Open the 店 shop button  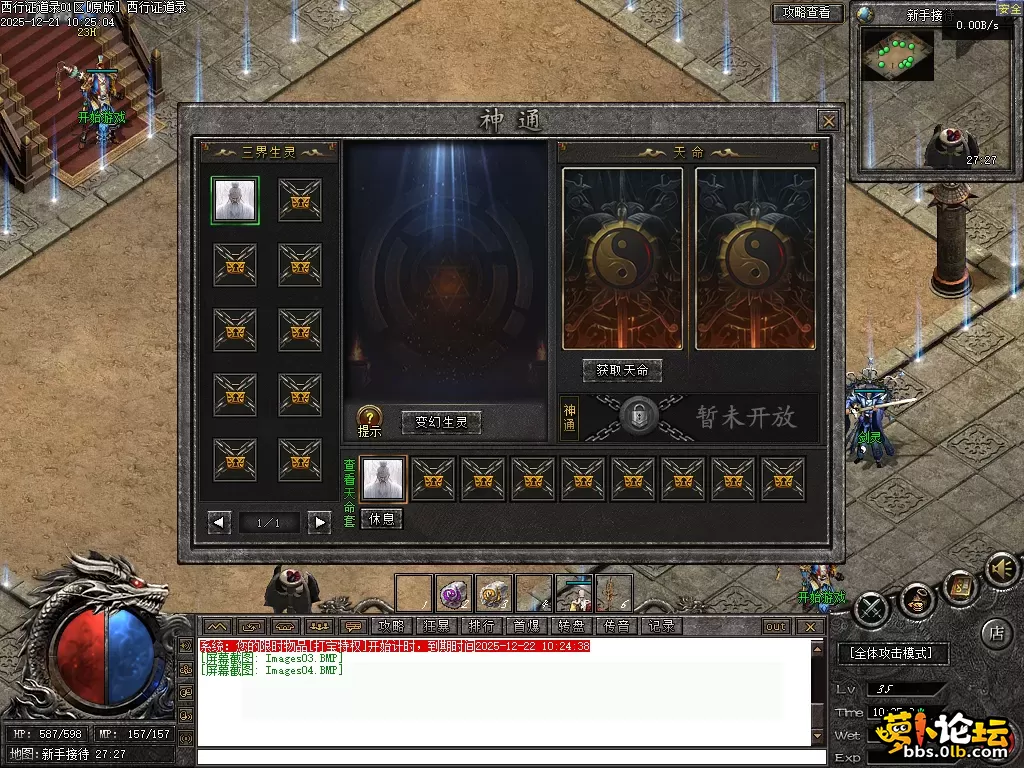click(x=995, y=632)
